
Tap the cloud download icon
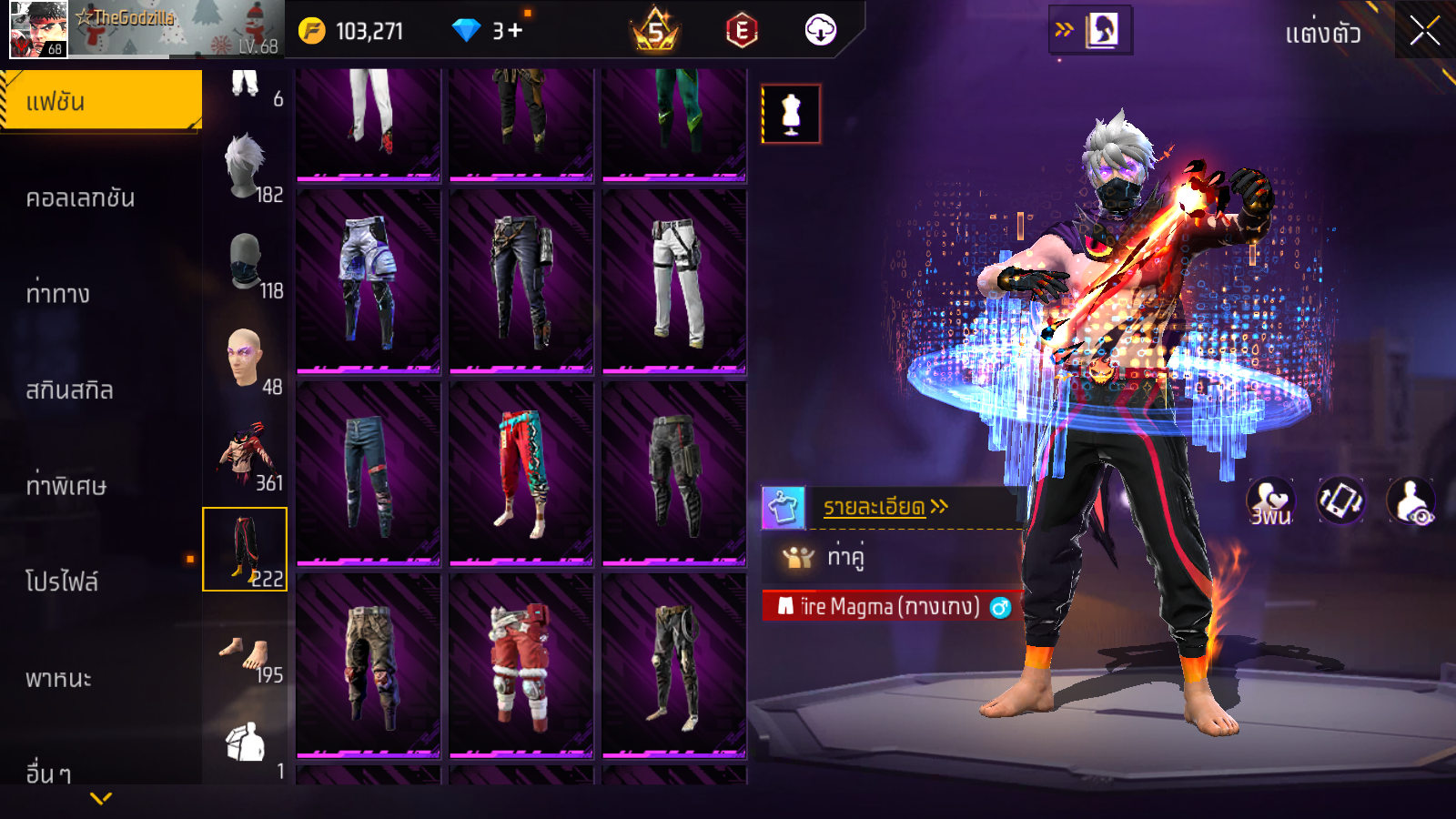[x=820, y=31]
